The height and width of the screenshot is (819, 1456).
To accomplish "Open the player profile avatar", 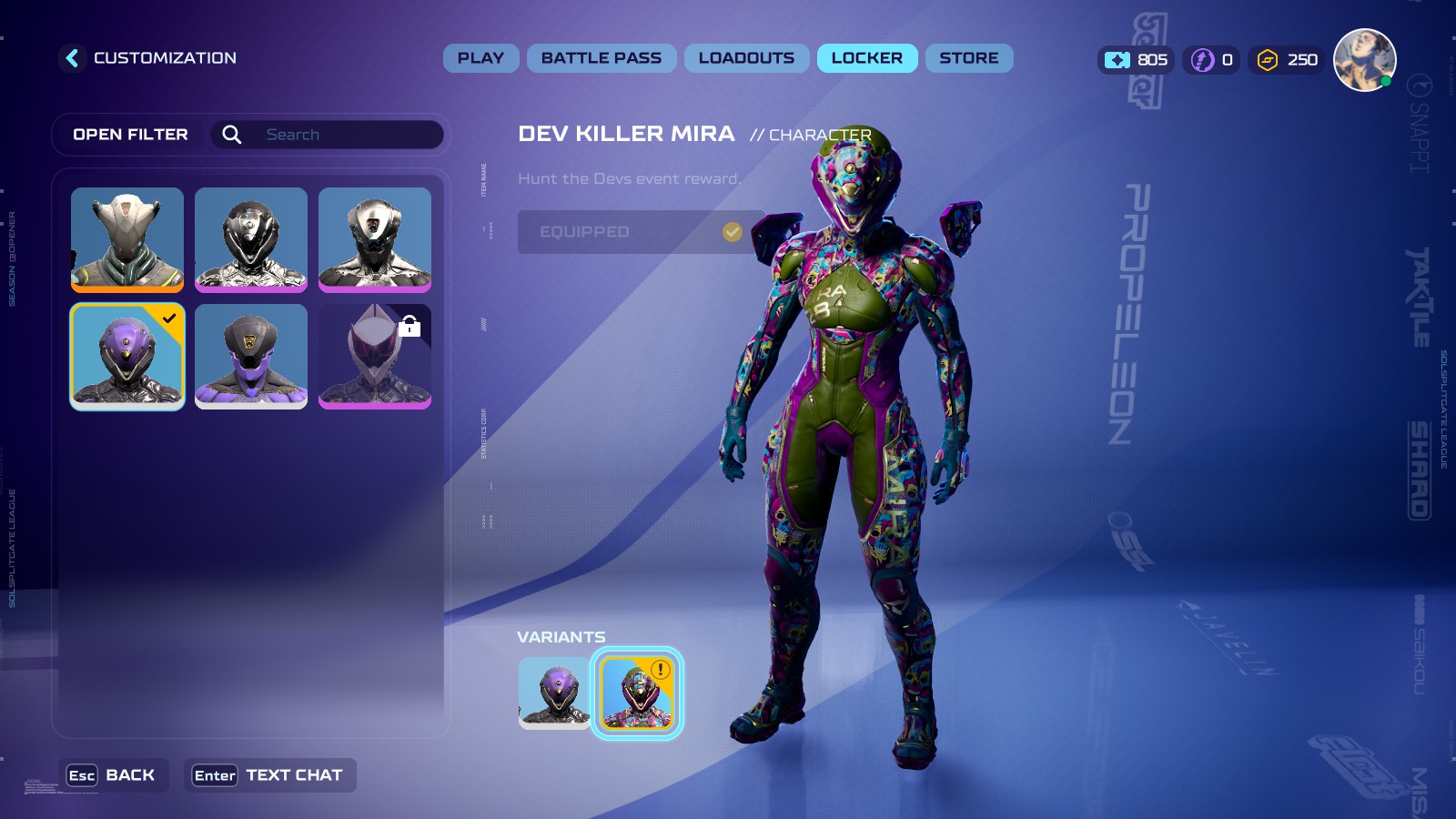I will [1364, 60].
